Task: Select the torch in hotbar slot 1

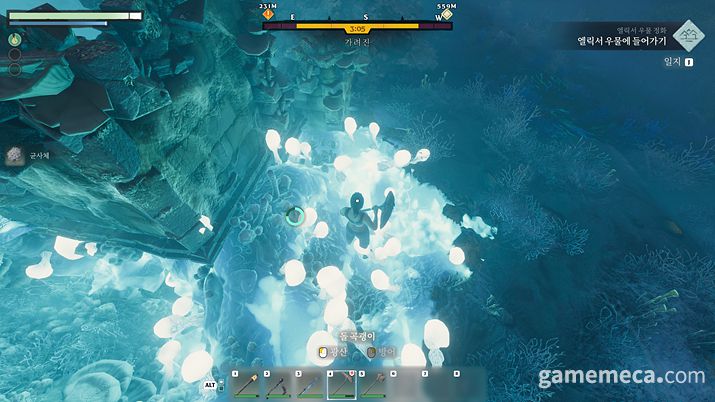Action: coord(246,385)
